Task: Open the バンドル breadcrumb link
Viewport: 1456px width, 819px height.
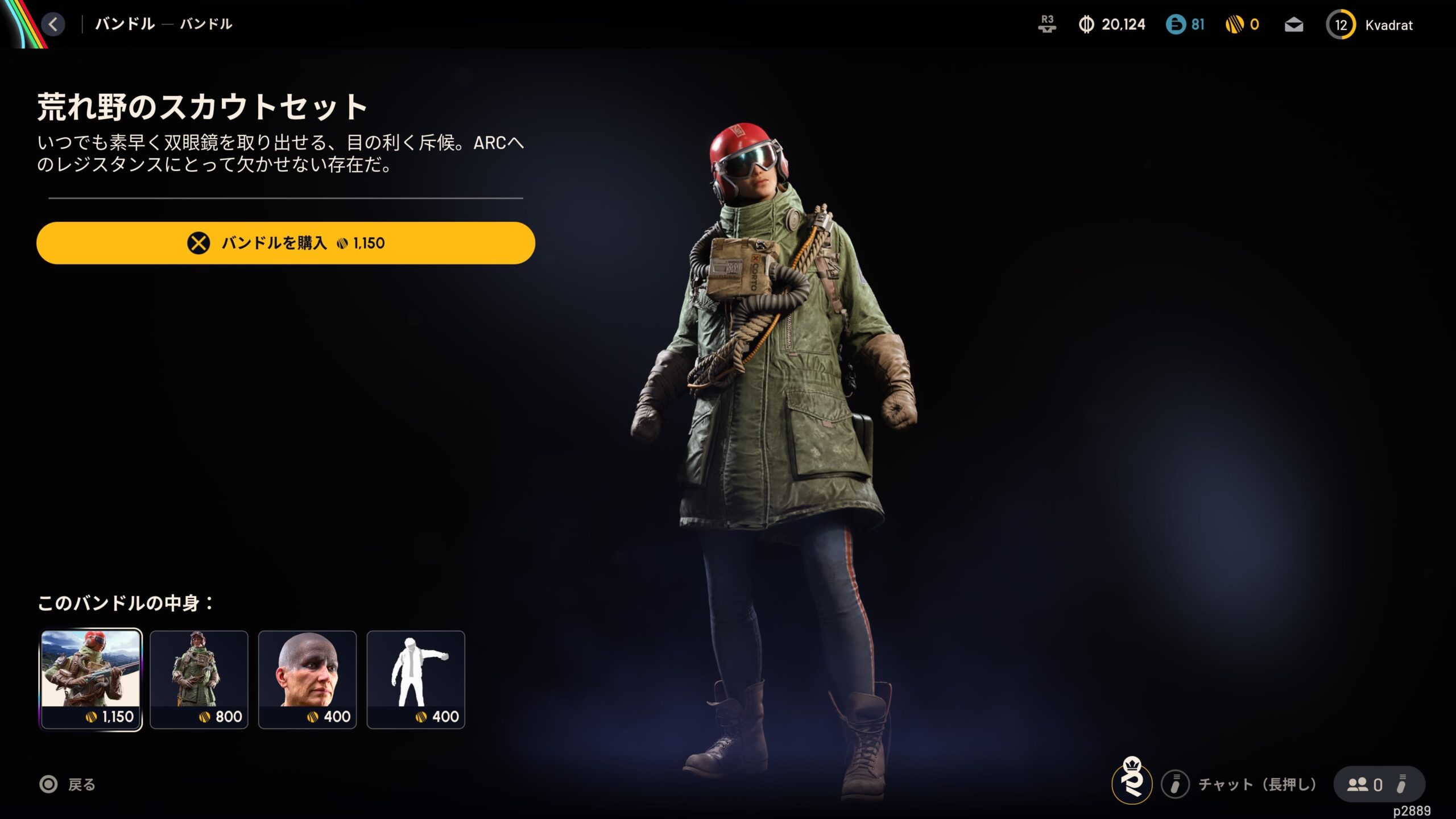Action: [x=125, y=24]
